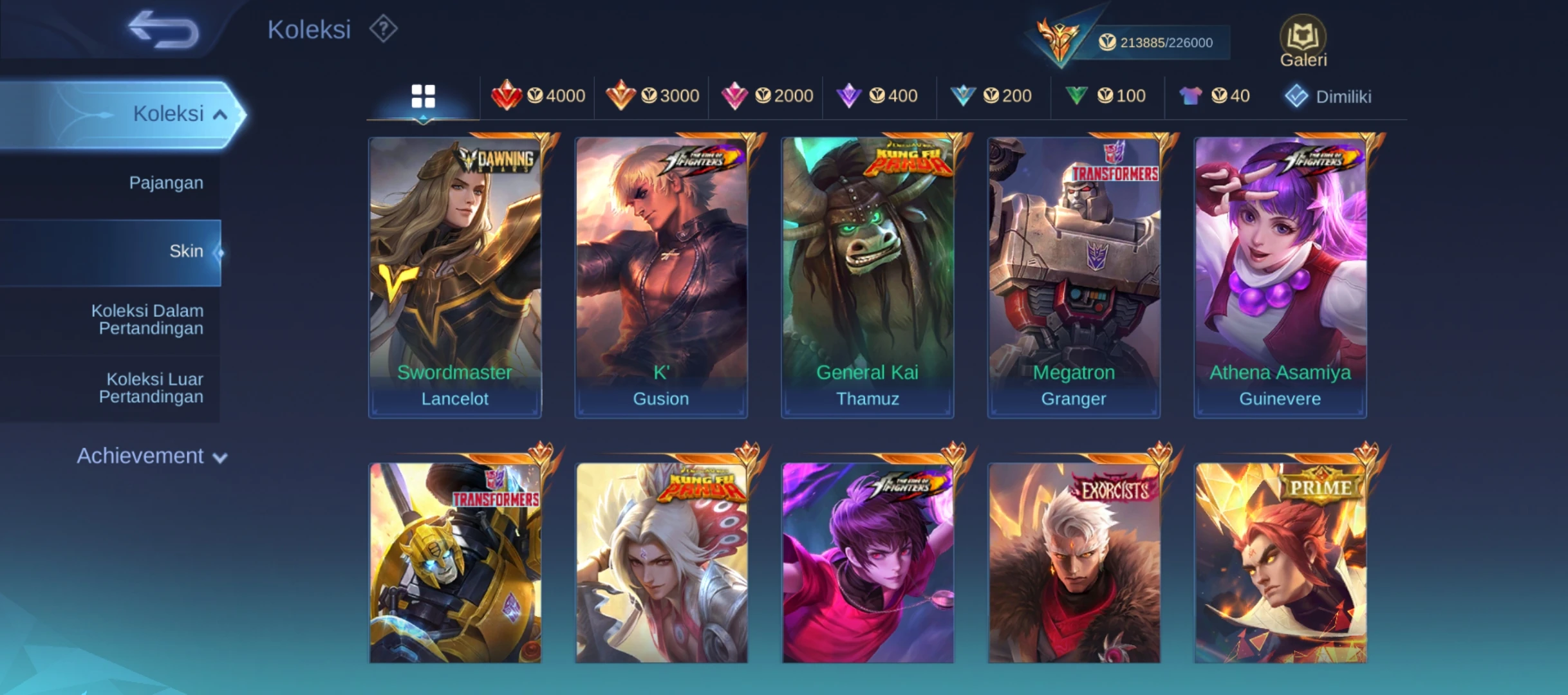
Task: Open Koleksi Dalam Pertandingan
Action: [x=147, y=320]
